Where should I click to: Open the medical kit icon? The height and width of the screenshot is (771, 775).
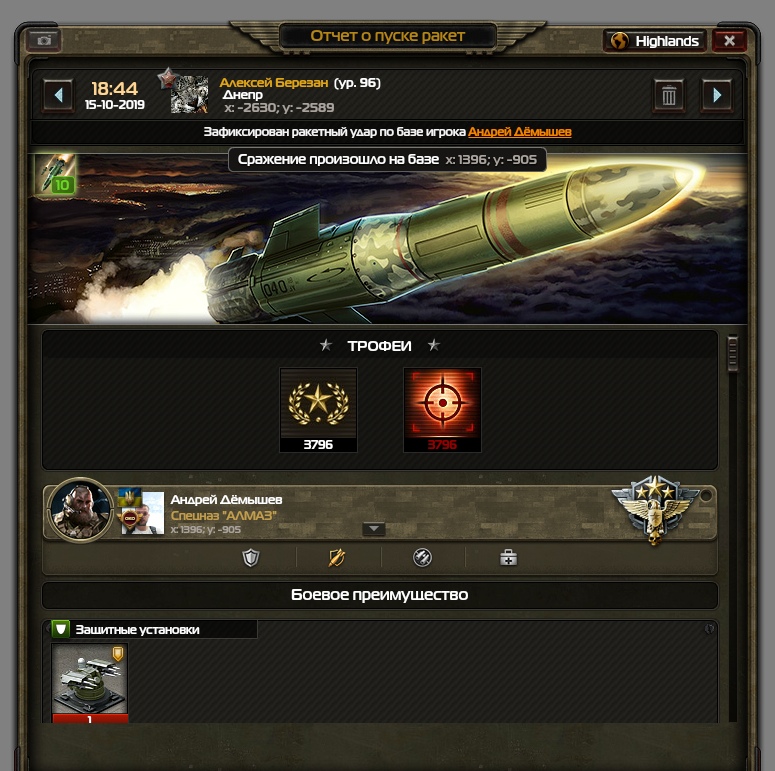[508, 558]
